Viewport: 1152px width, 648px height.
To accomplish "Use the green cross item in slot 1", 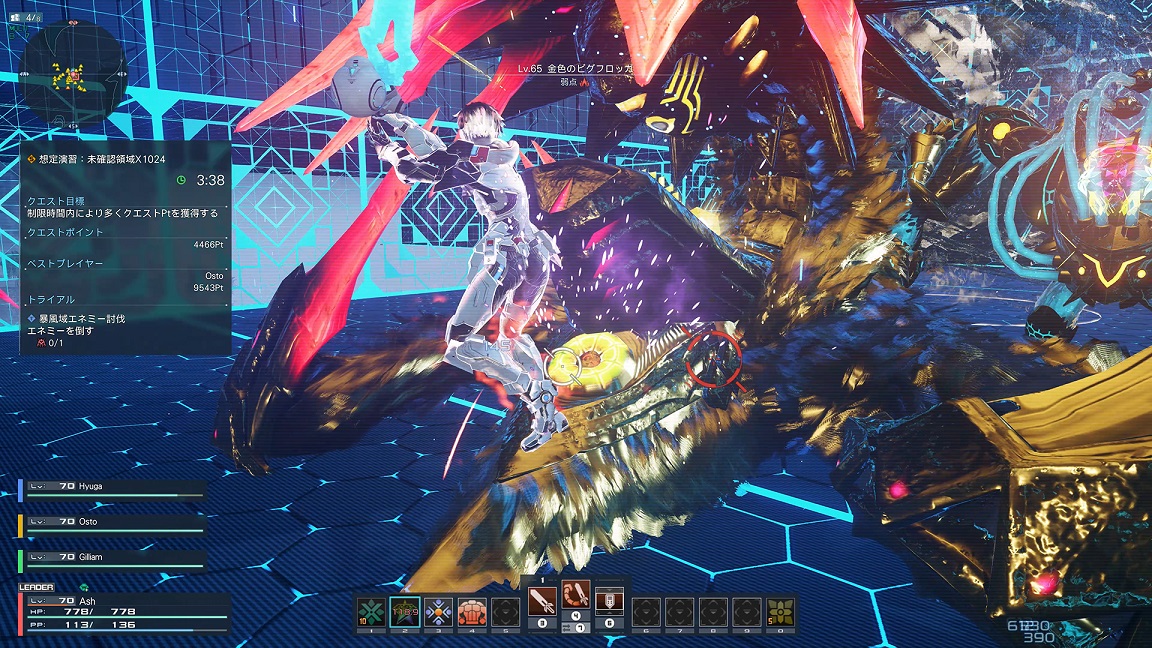I will (371, 611).
